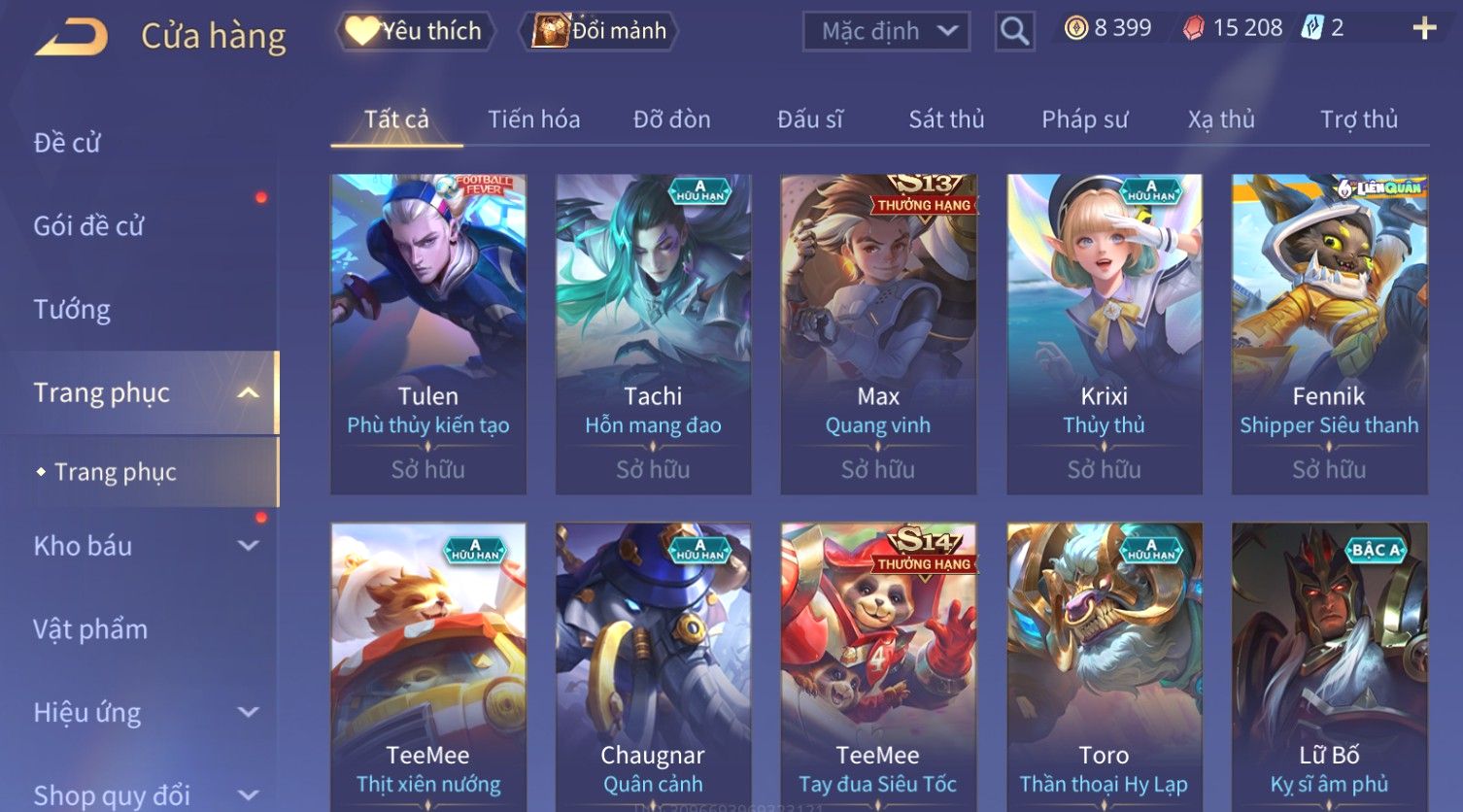Open the Đổi mảnh exchange

pyautogui.click(x=599, y=31)
